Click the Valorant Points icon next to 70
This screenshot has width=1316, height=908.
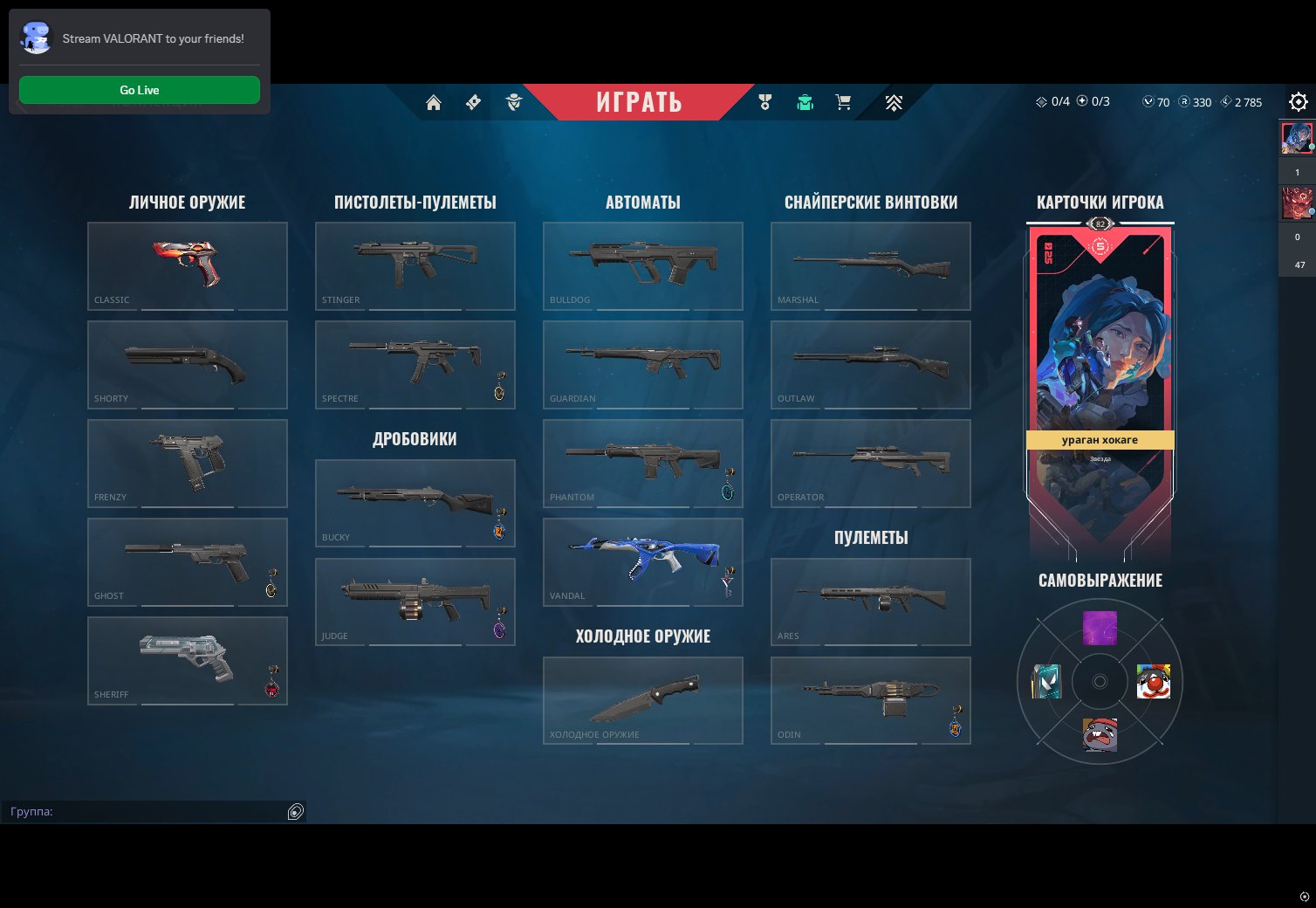[x=1149, y=102]
